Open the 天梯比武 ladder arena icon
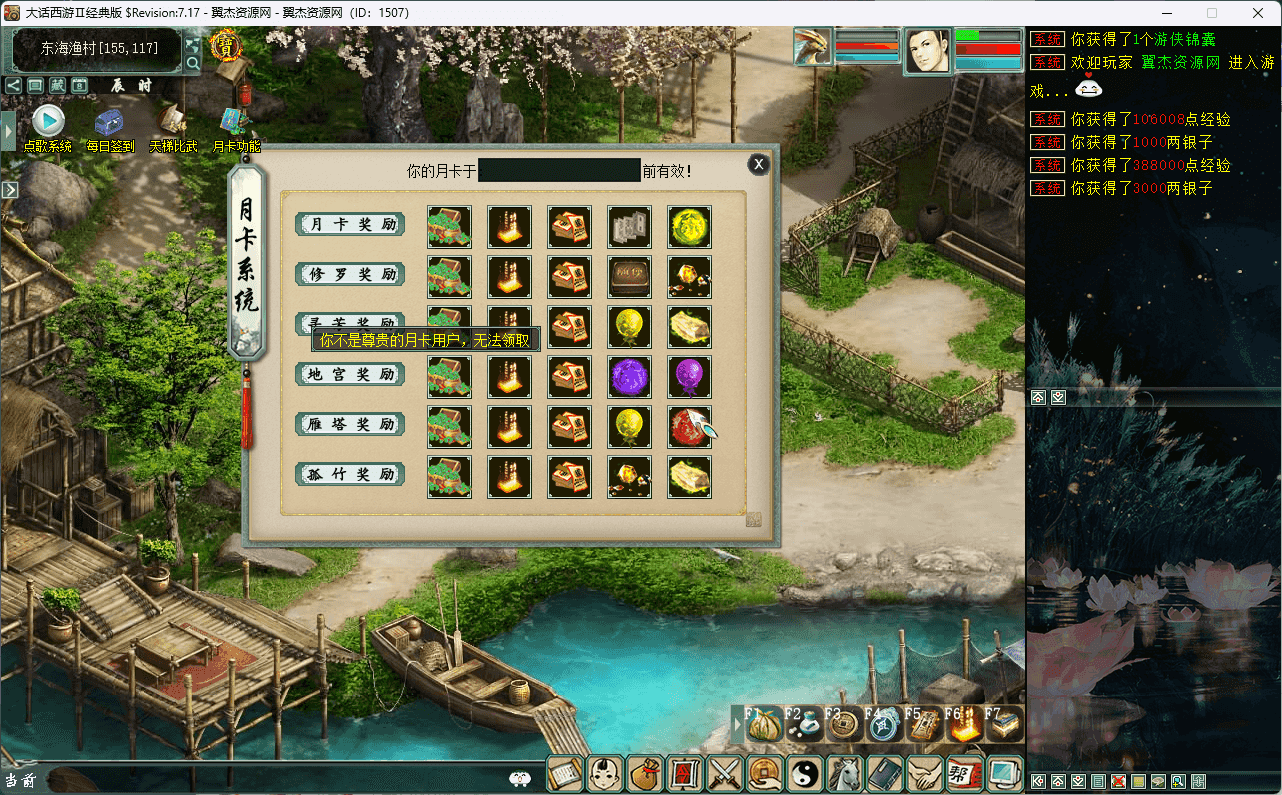 click(x=172, y=122)
